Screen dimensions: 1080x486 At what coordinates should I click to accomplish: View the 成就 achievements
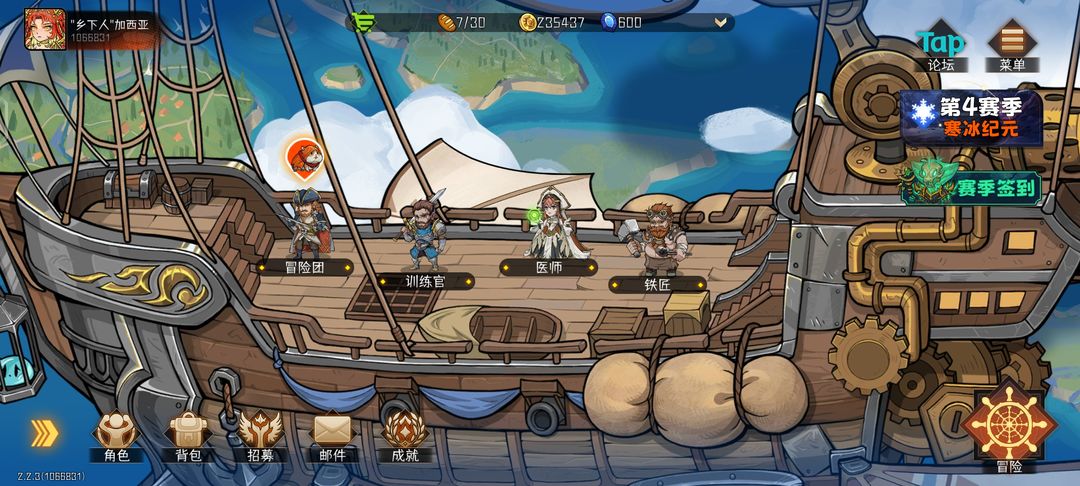(x=405, y=436)
